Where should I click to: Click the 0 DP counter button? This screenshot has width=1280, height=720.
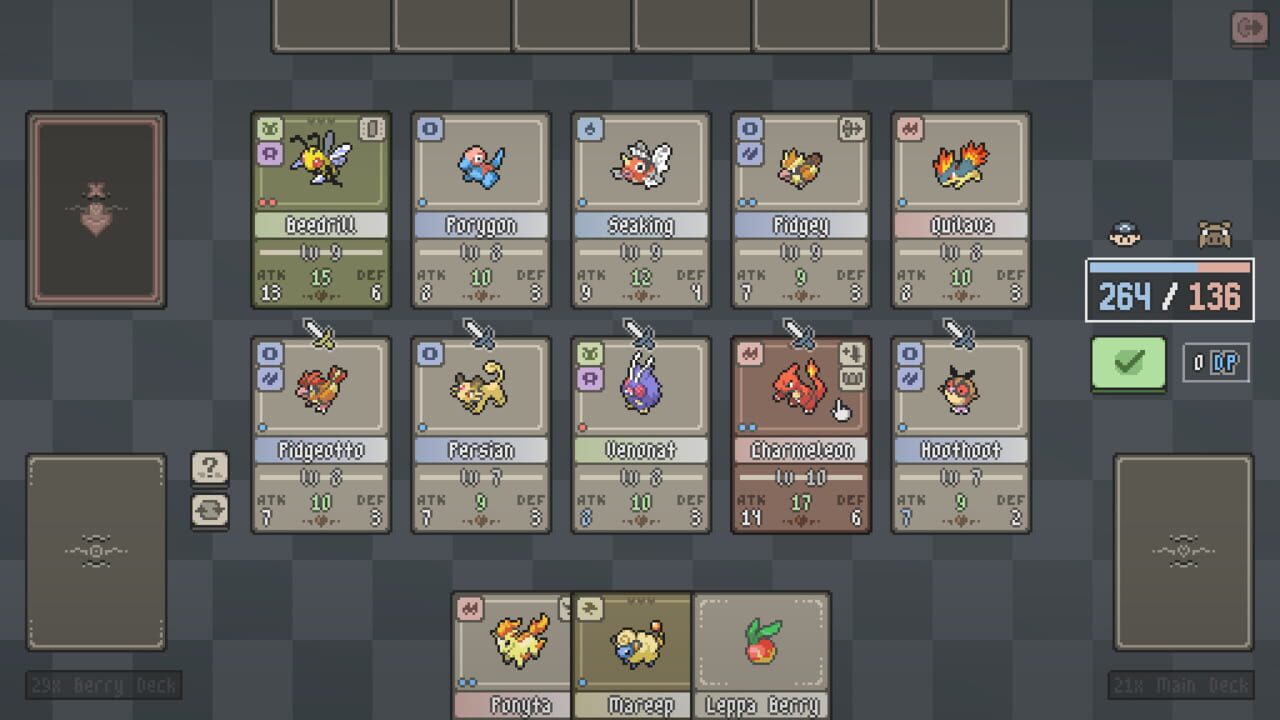click(x=1216, y=363)
